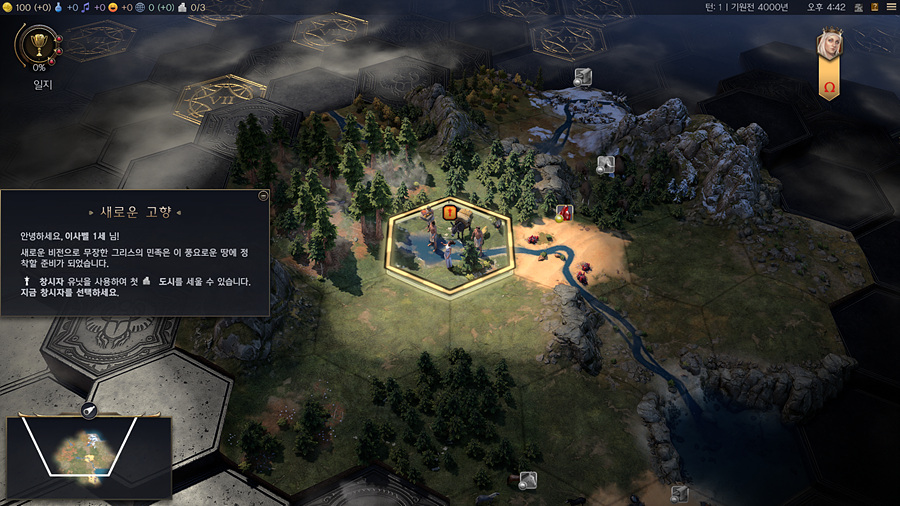
Task: Minimize the 새로운 고향 tutorial popup
Action: coord(263,196)
